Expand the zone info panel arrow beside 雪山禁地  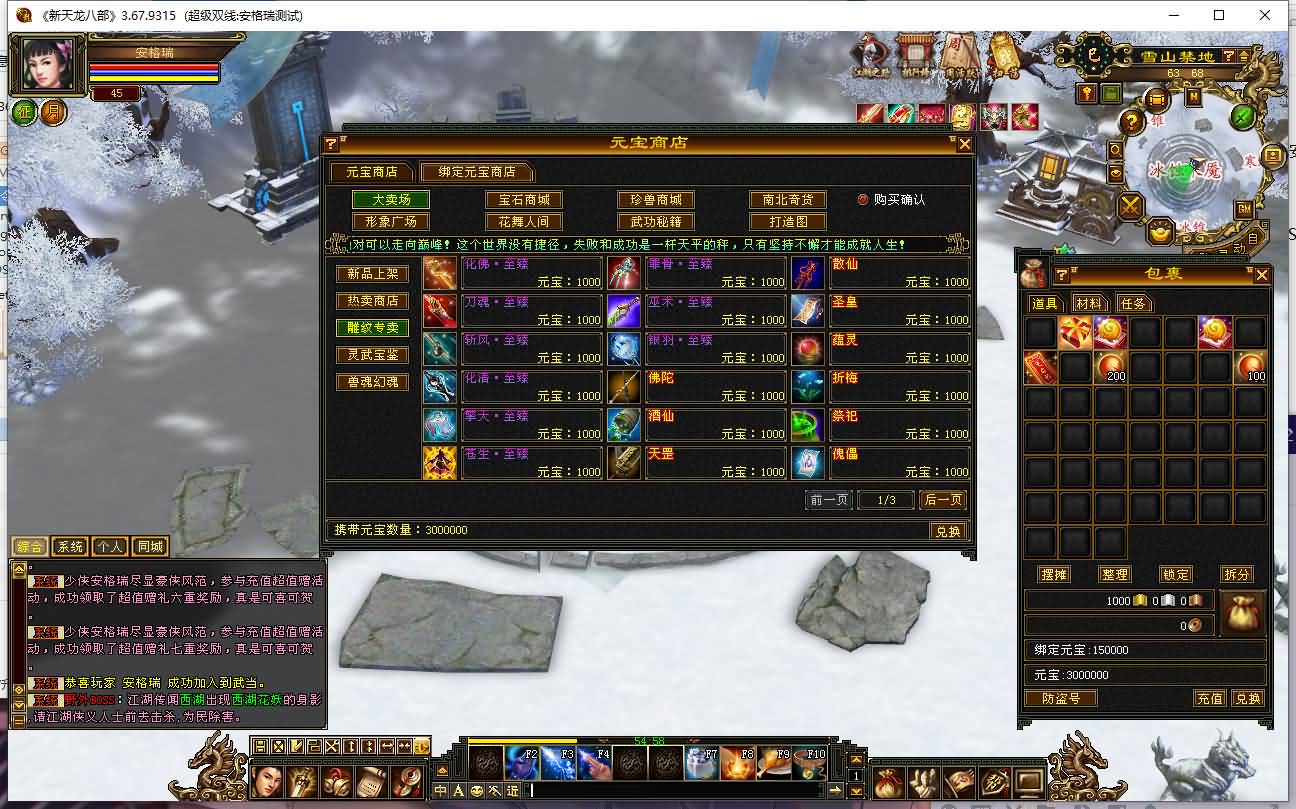(1243, 57)
